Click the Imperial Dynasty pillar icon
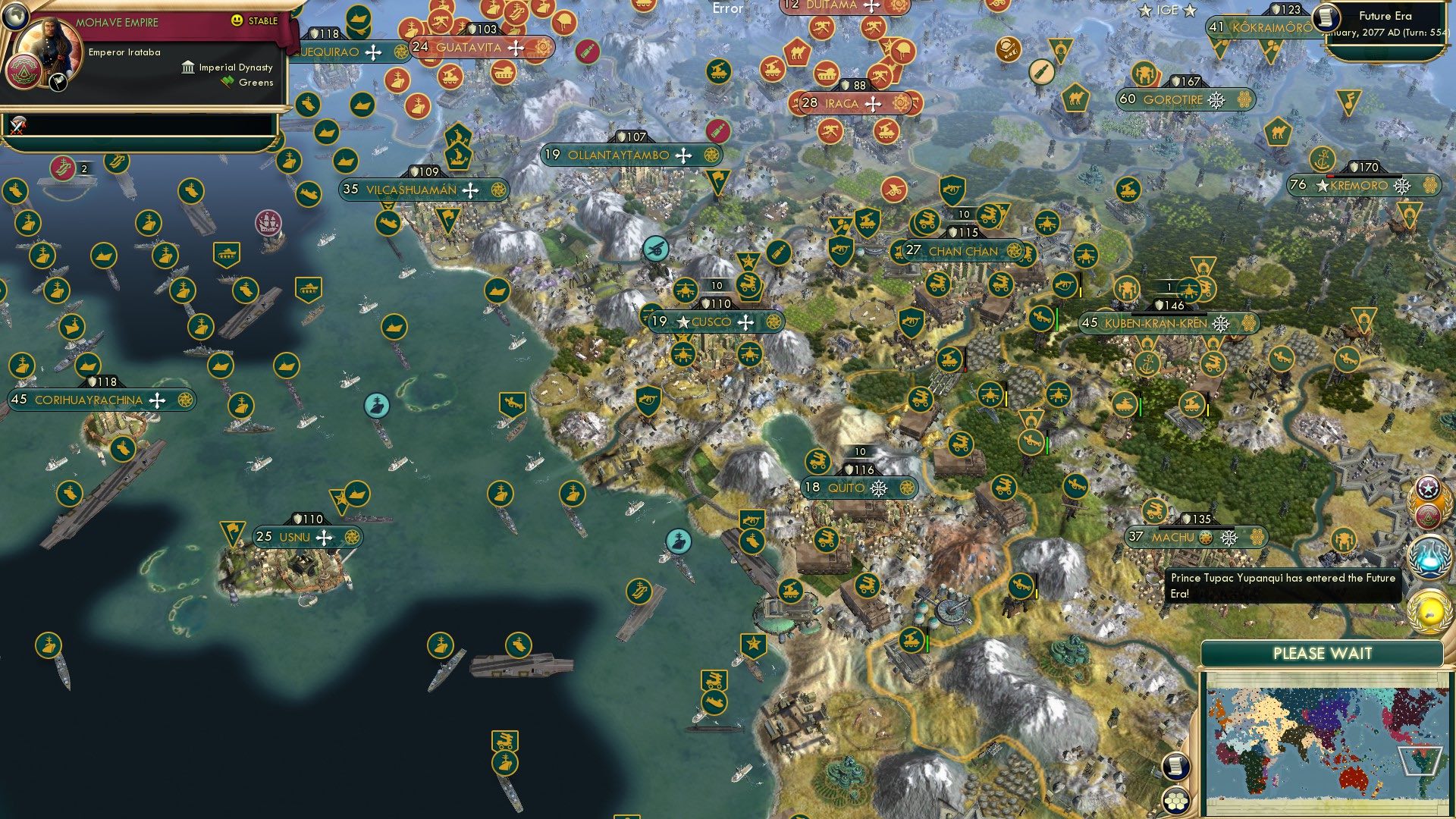The image size is (1456, 819). (x=187, y=67)
